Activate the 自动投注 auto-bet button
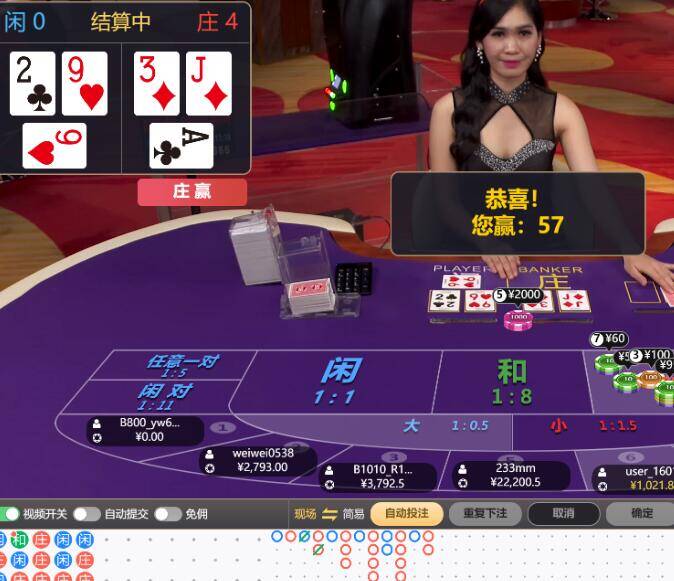Screen dimensions: 674x581 click(406, 514)
